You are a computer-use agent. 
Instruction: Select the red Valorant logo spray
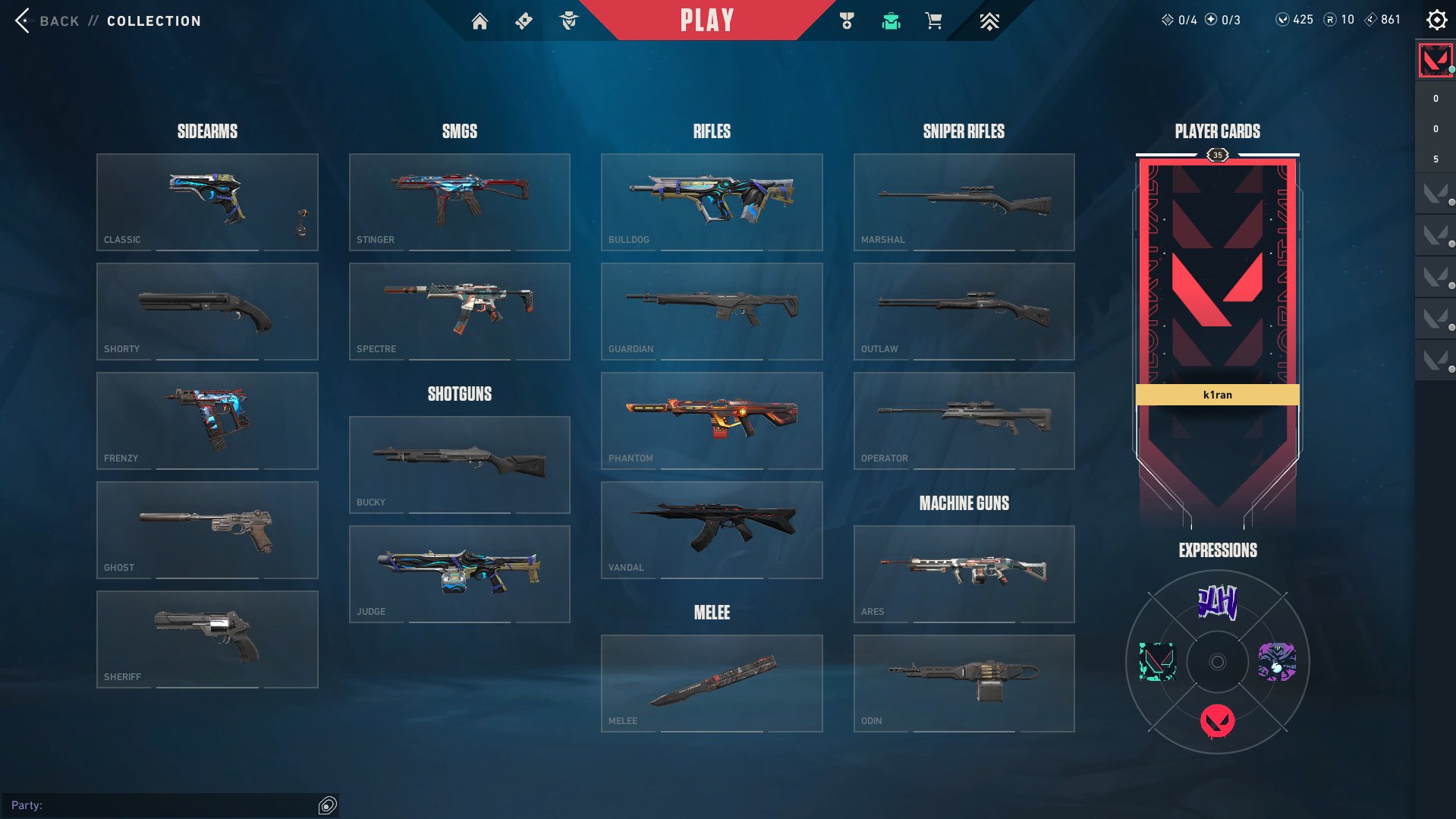click(x=1217, y=721)
